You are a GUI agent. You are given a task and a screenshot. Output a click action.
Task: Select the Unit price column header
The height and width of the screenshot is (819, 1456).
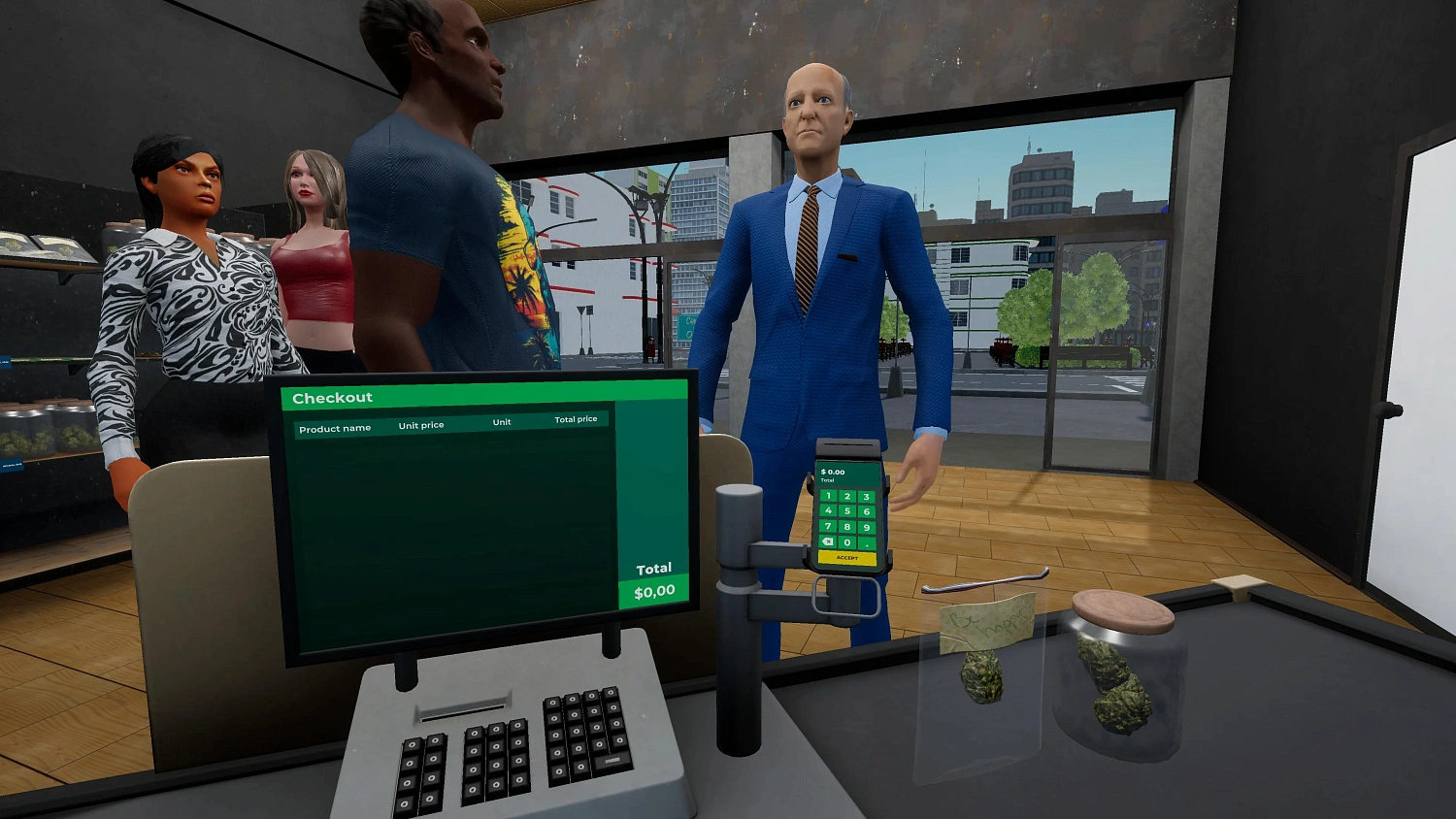[x=421, y=424]
